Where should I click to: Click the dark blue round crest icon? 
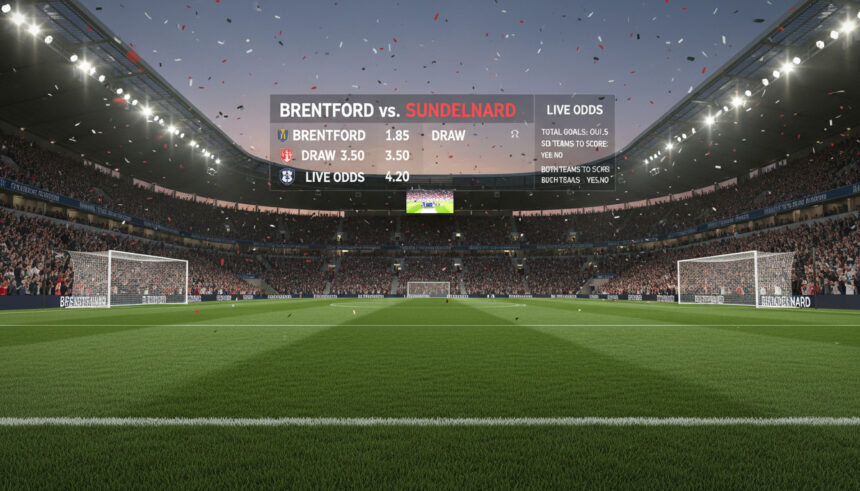click(x=287, y=177)
